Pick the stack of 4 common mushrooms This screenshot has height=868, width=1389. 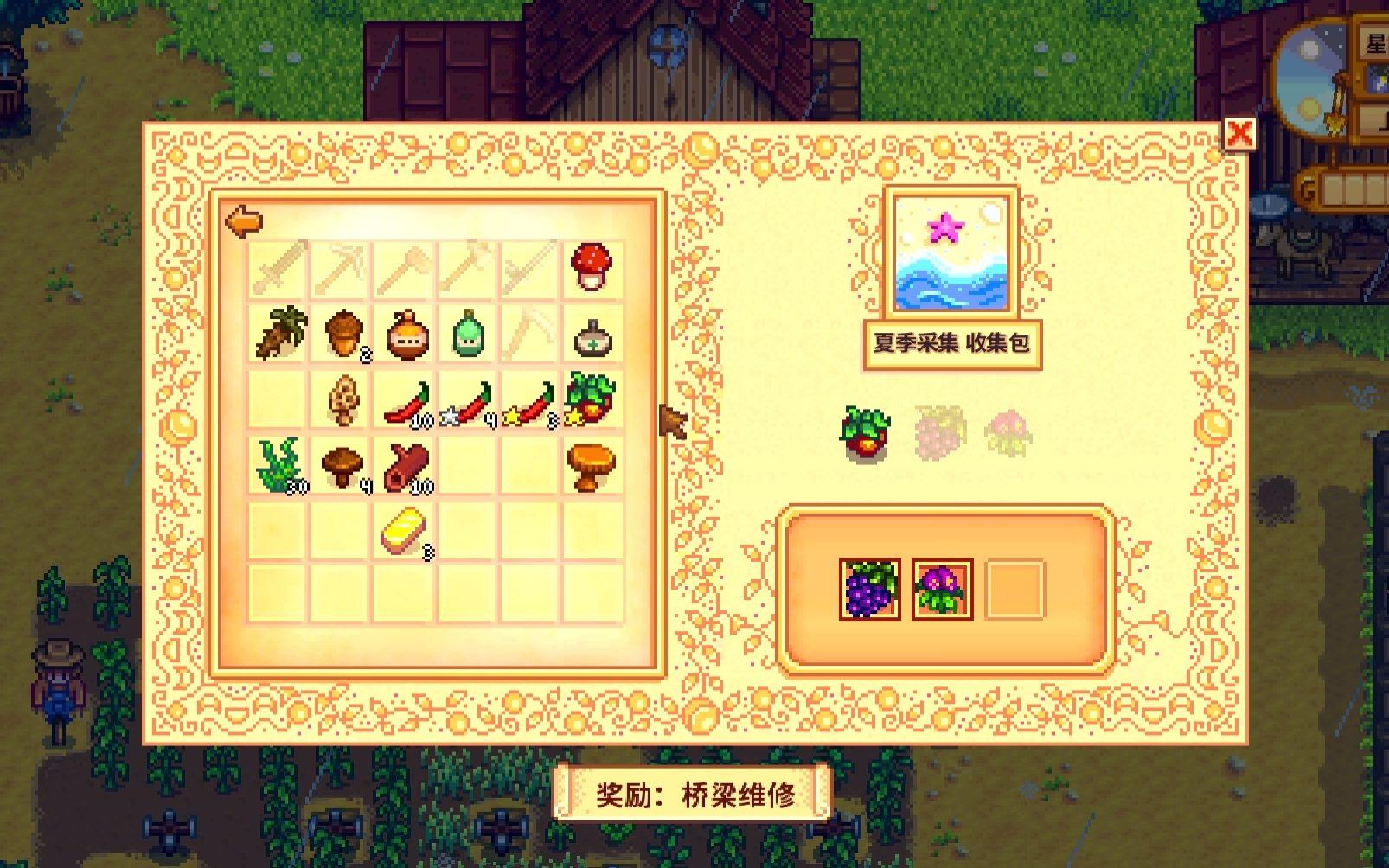344,464
